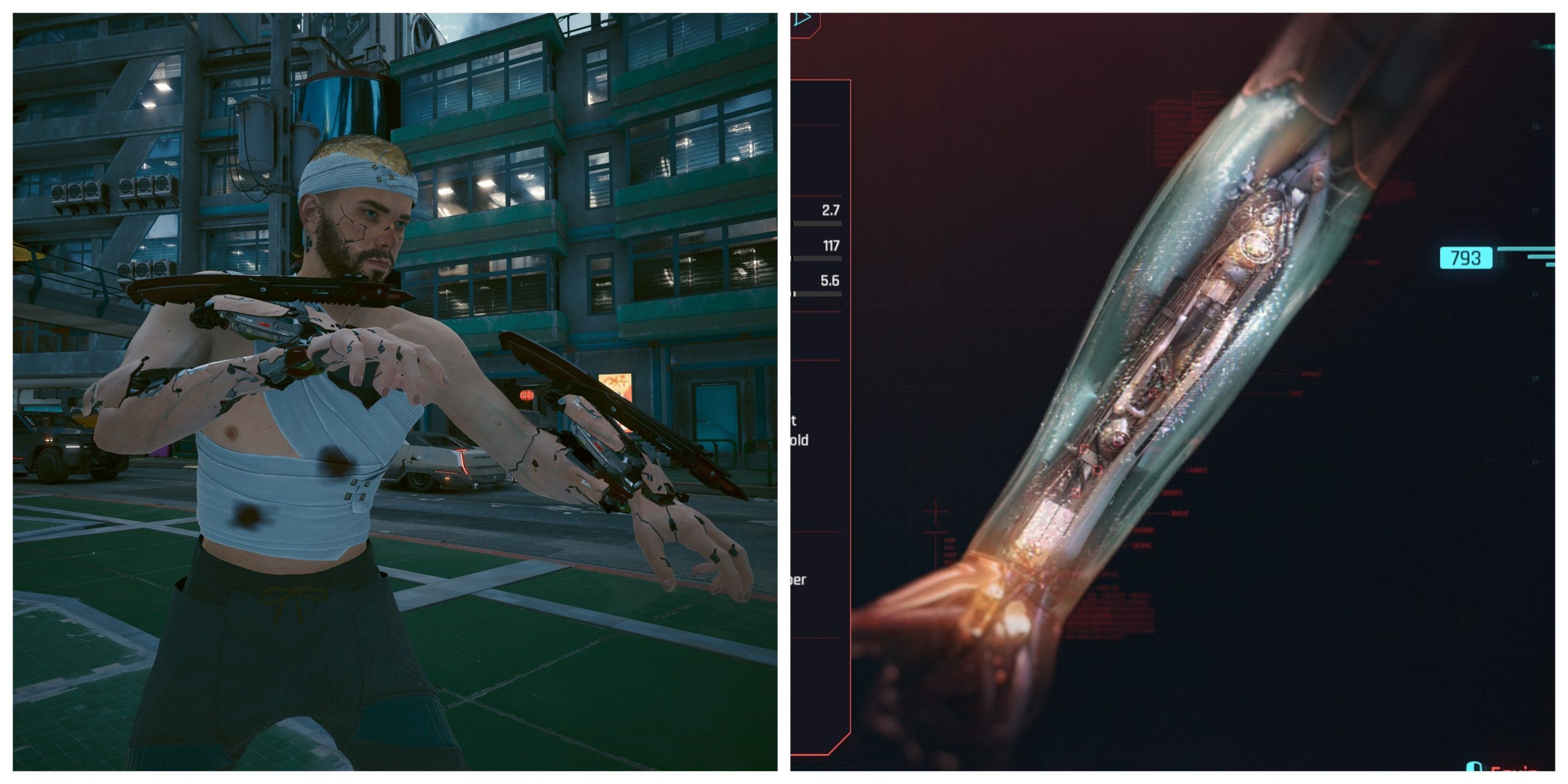1568x784 pixels.
Task: Click the XC marker on the right edge
Action: pos(1536,210)
